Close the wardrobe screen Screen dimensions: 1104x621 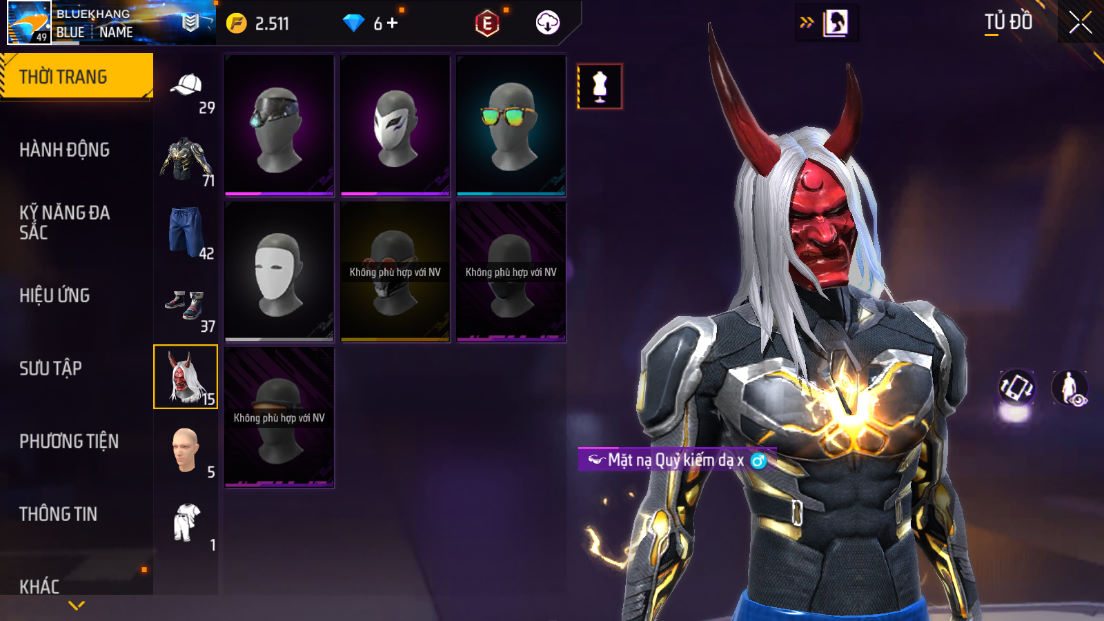coord(1080,23)
